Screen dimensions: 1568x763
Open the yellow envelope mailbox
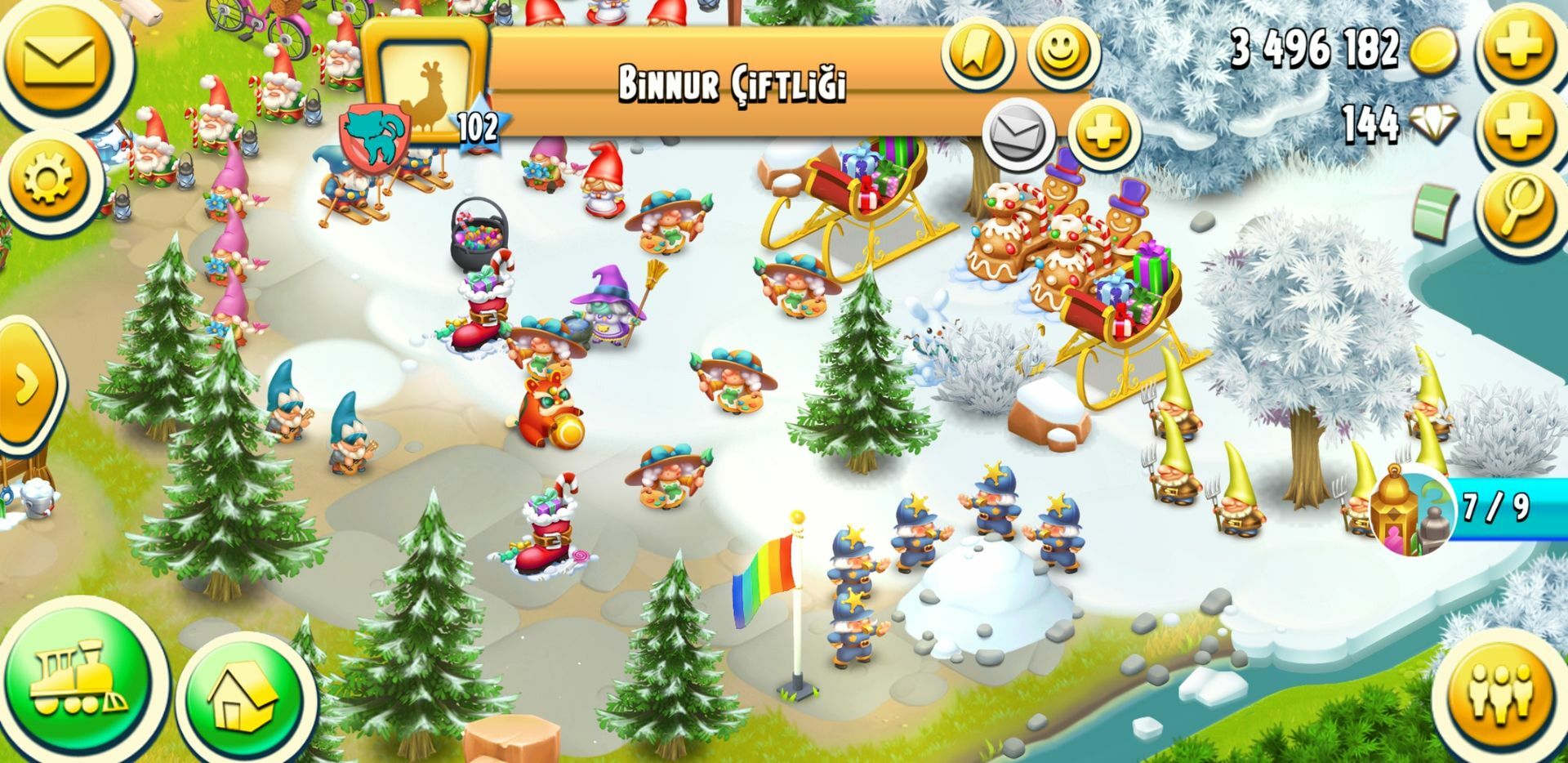pos(59,59)
